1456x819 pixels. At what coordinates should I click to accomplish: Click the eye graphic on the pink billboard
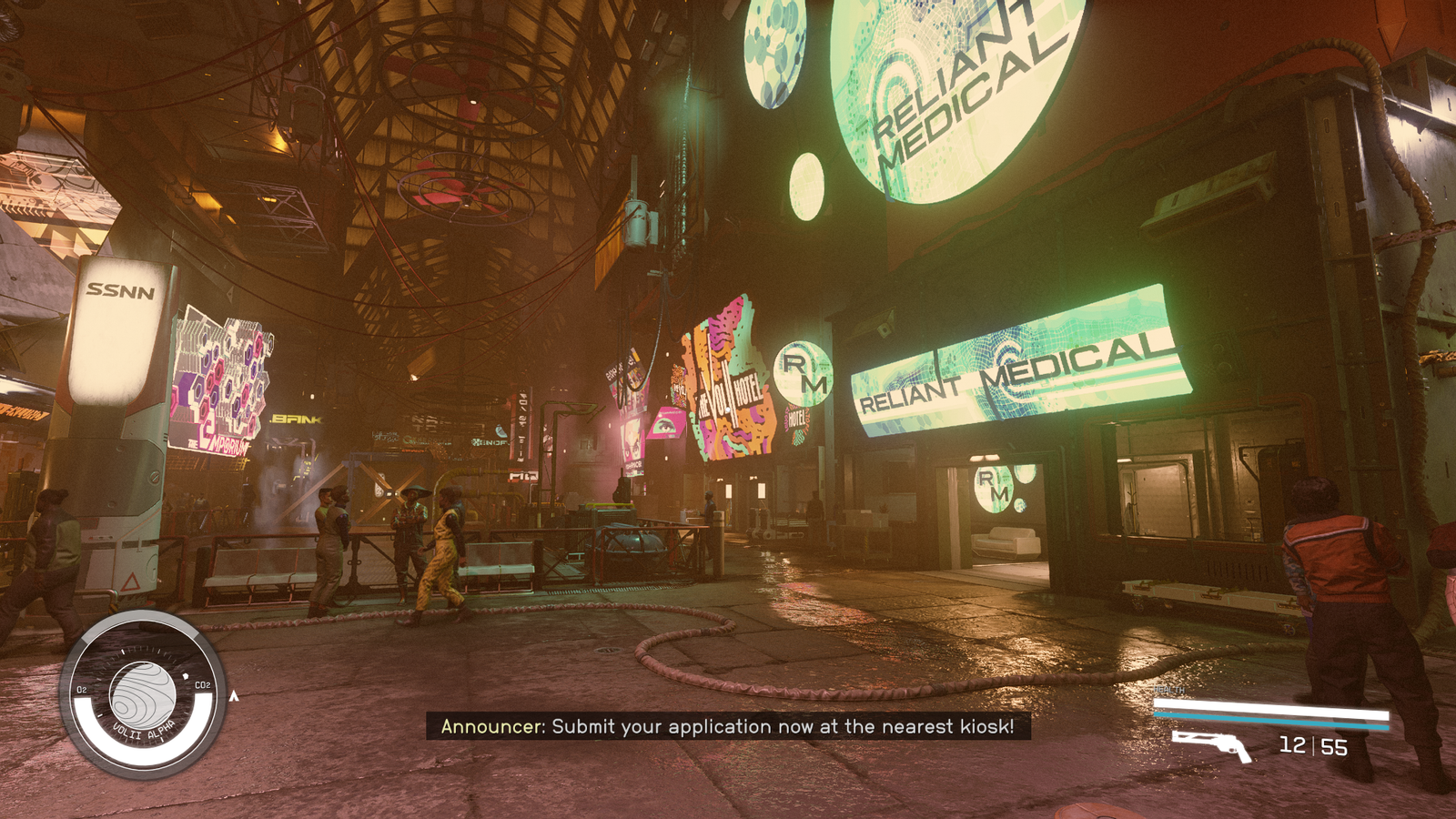(x=665, y=426)
